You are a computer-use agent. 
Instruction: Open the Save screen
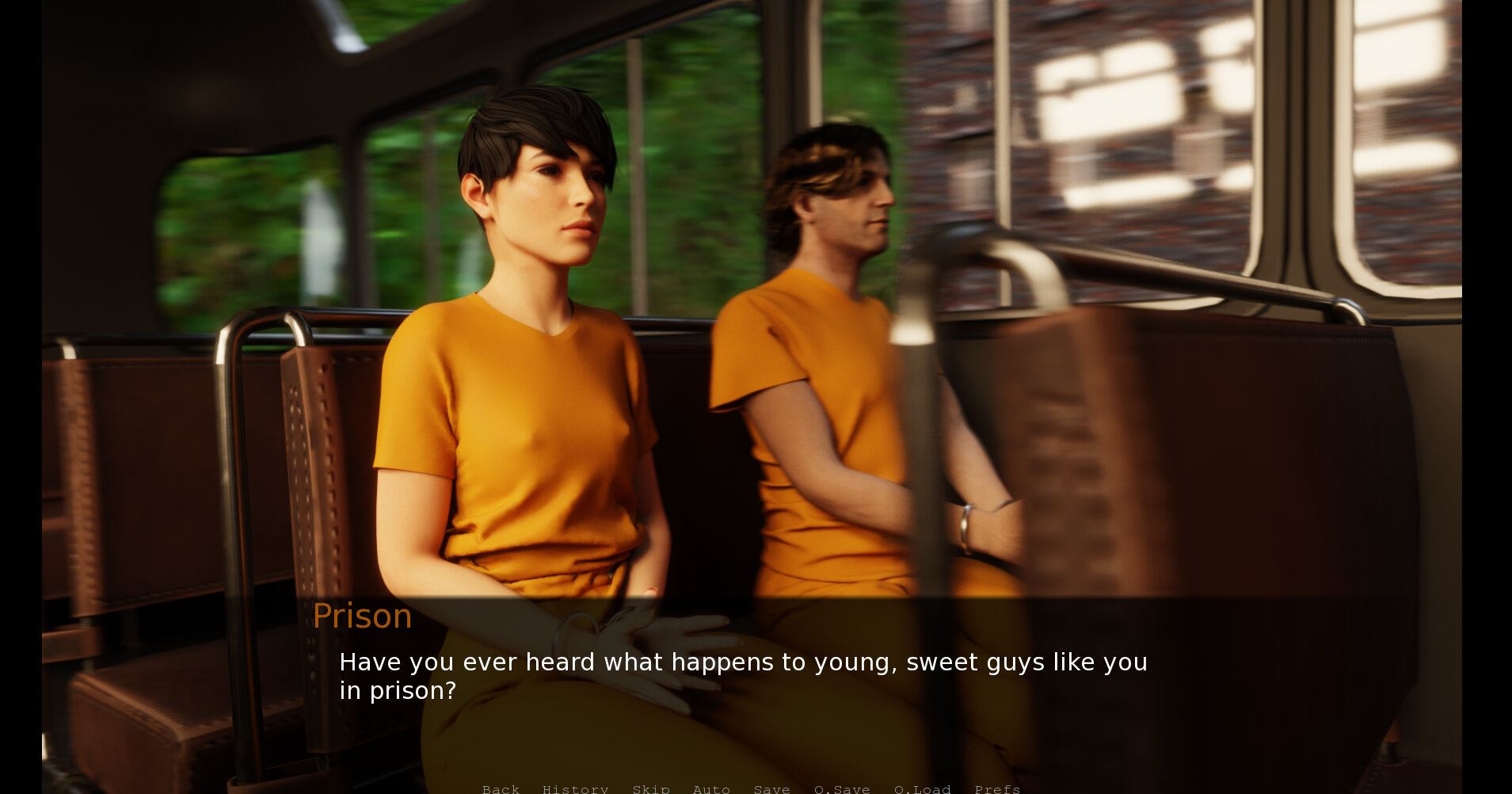[771, 788]
